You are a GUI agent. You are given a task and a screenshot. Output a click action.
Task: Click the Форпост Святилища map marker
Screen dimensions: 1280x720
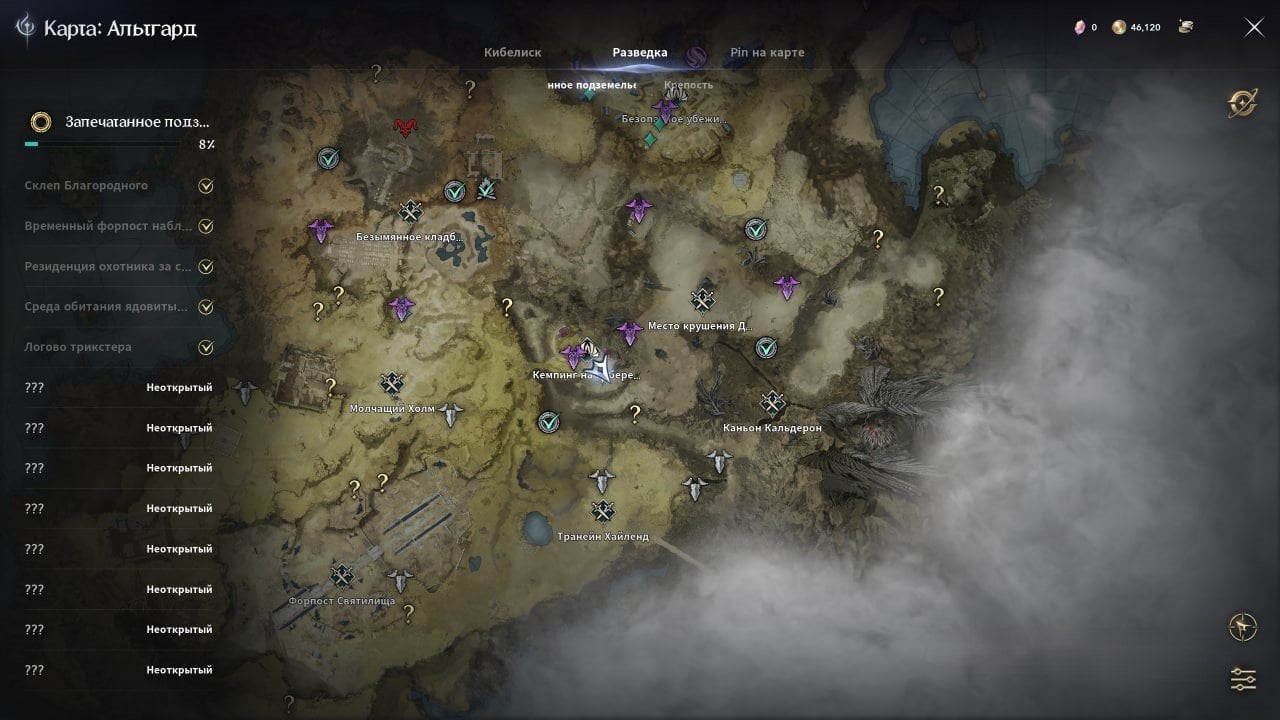343,576
